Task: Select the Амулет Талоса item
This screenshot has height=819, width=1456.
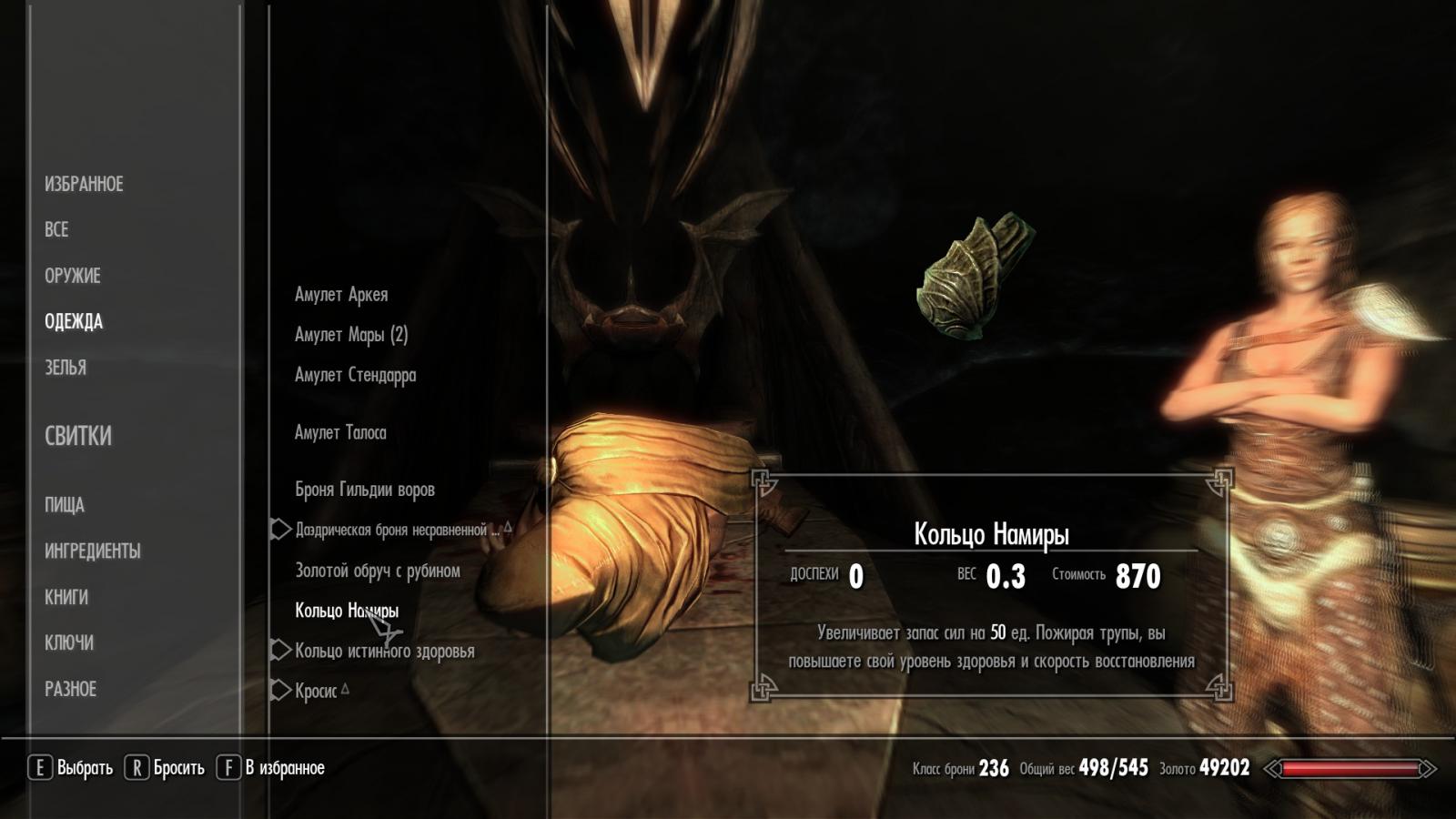Action: pyautogui.click(x=340, y=432)
